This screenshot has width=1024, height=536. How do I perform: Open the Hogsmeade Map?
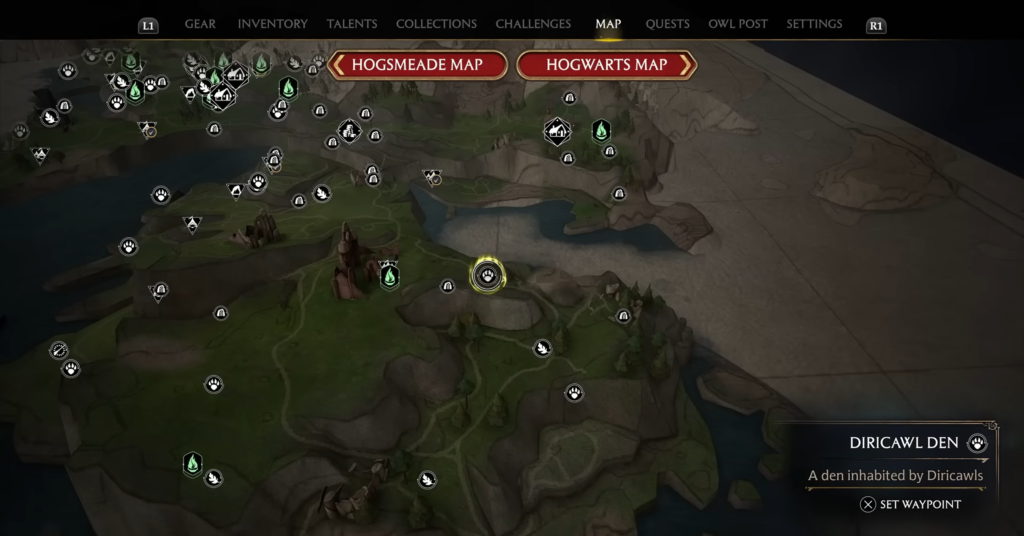(x=418, y=65)
